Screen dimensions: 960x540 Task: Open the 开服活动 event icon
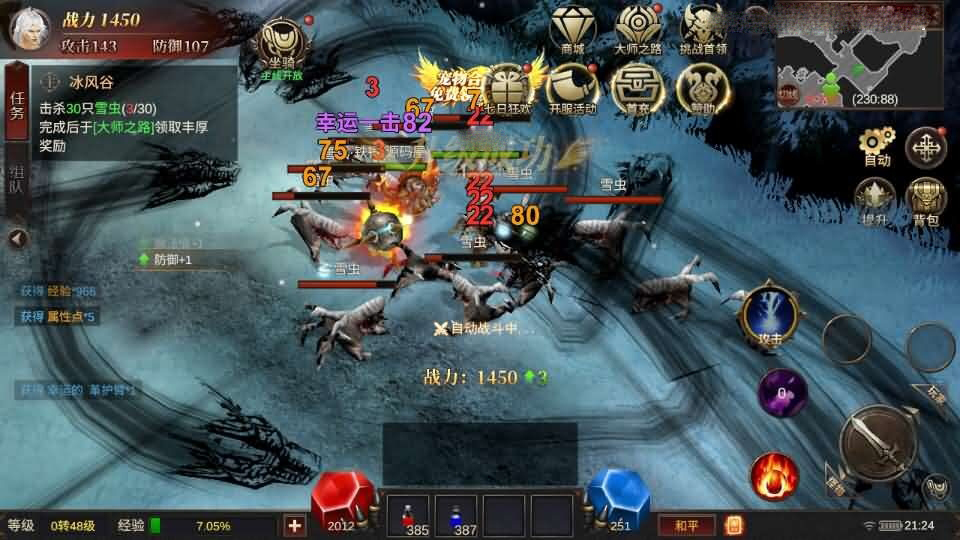click(572, 86)
